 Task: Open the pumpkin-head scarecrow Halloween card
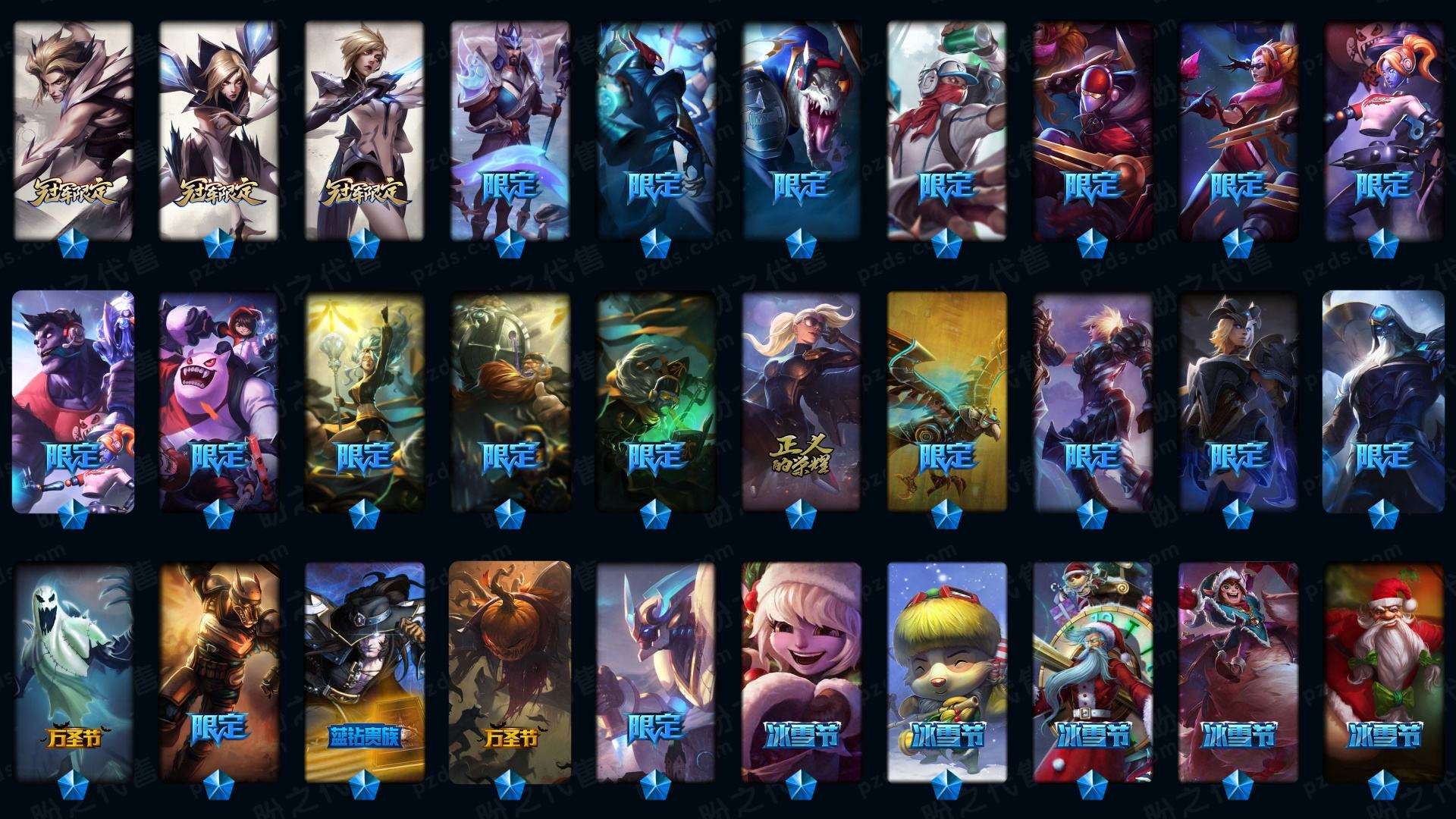point(510,671)
